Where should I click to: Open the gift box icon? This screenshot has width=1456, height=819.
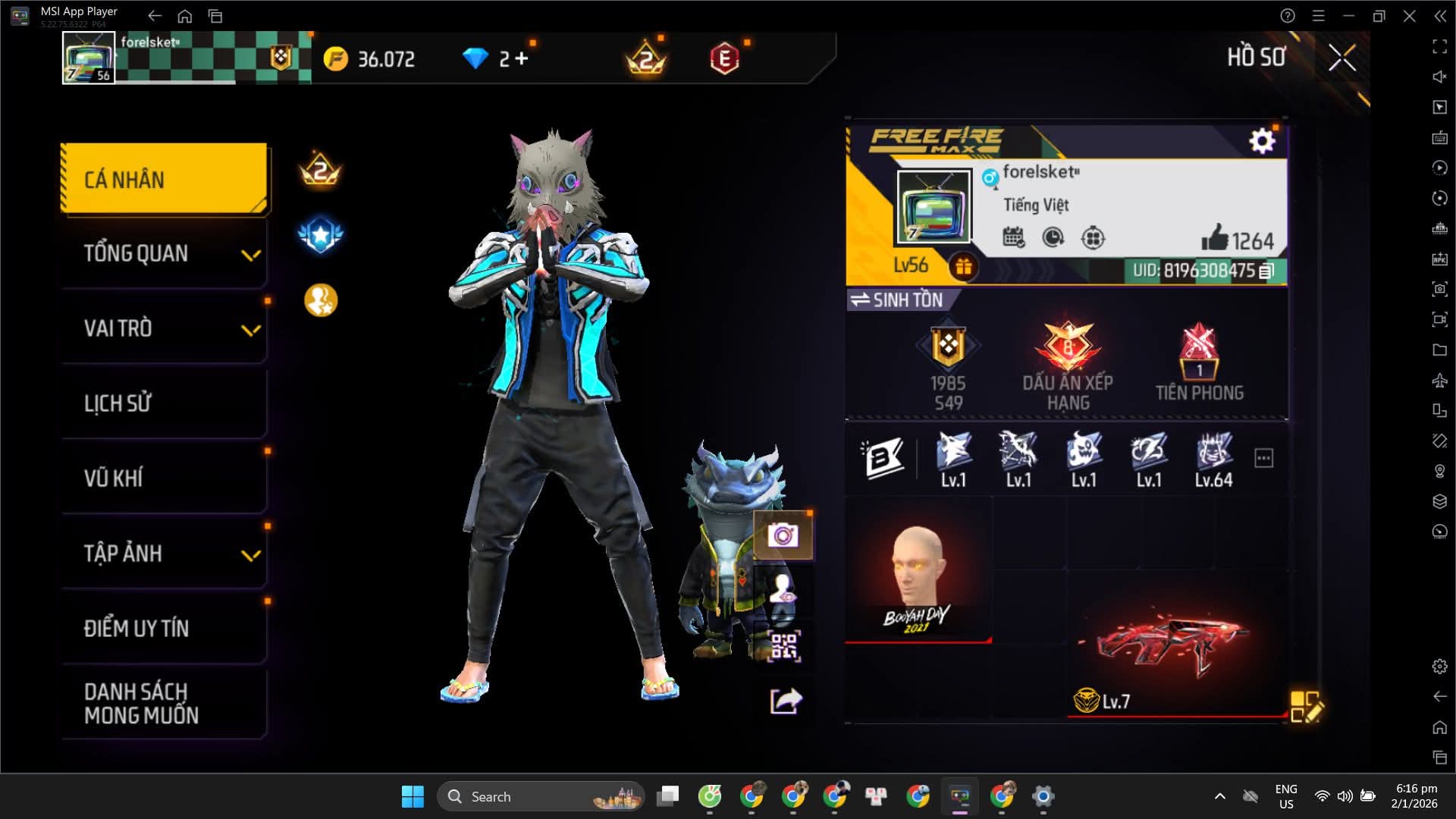(963, 266)
